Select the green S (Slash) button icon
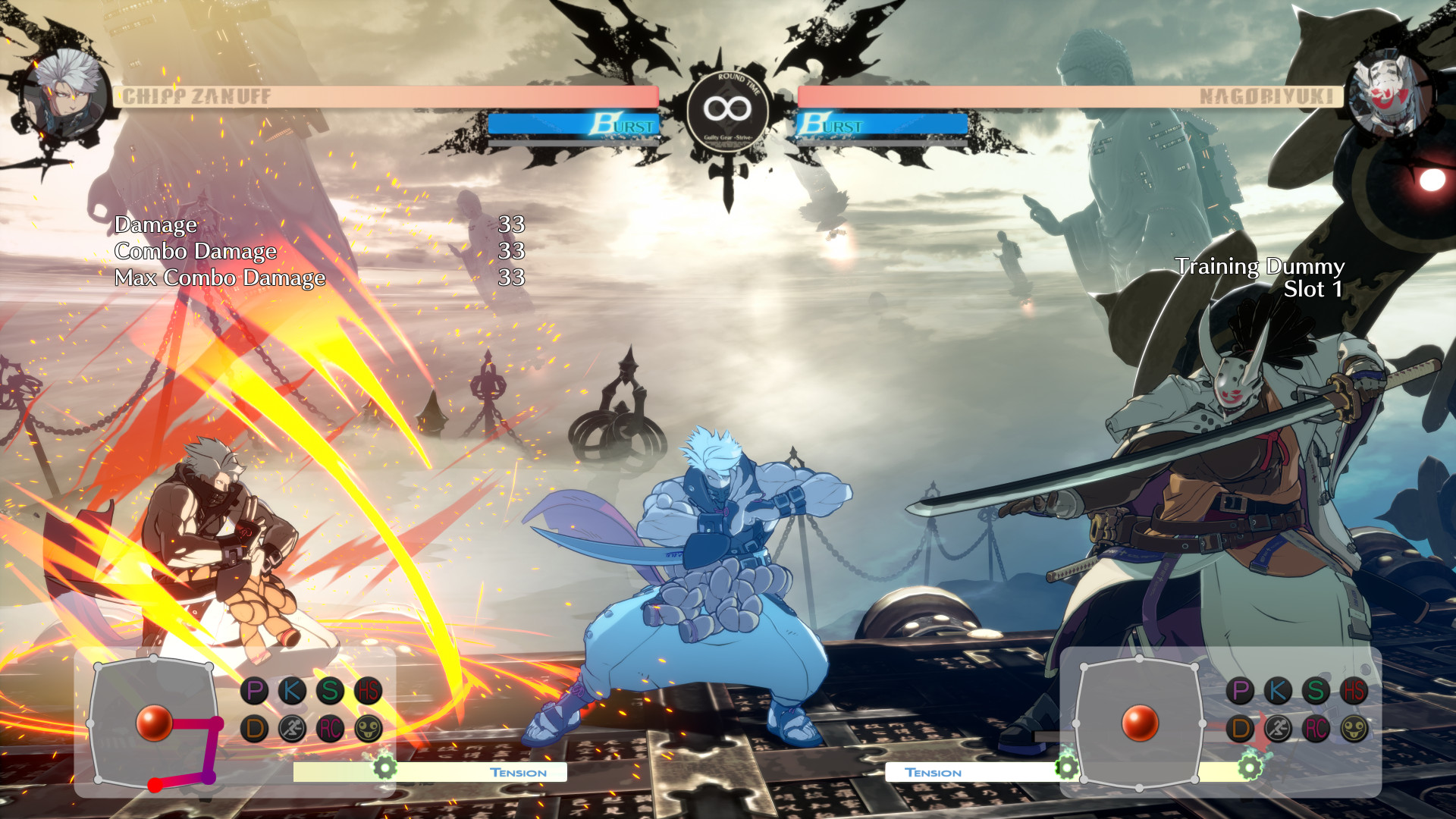This screenshot has height=819, width=1456. 328,691
